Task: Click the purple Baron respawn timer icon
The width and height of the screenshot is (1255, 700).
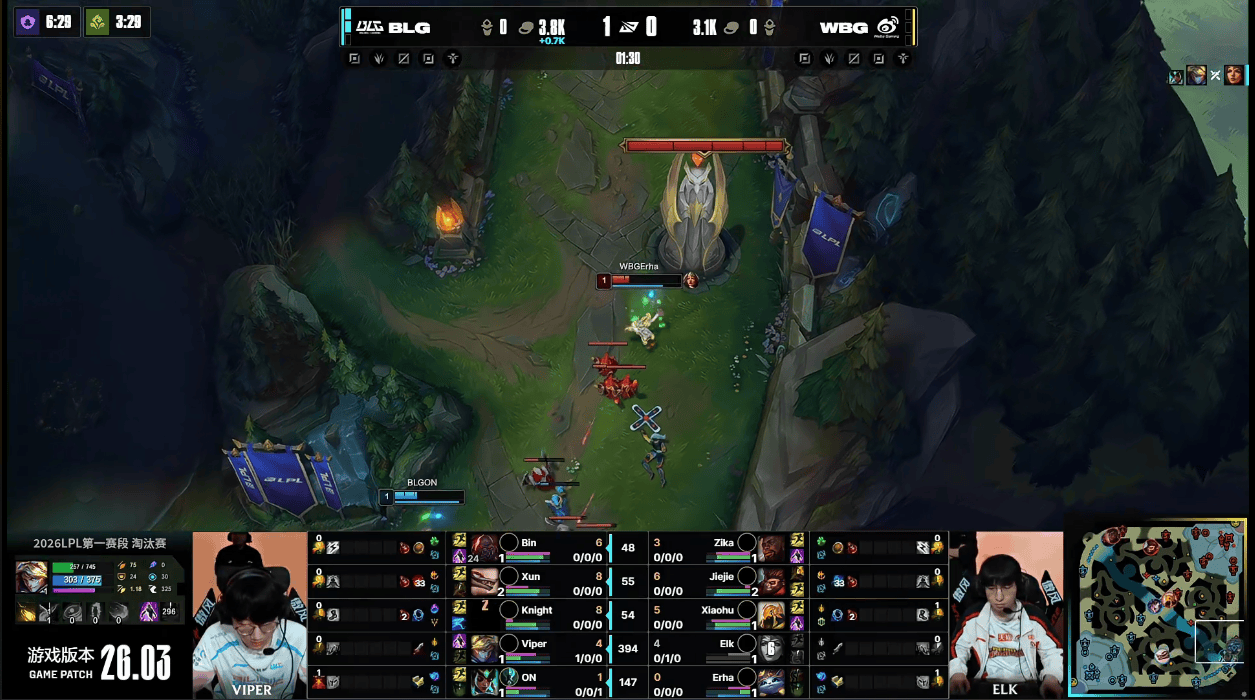Action: point(28,21)
